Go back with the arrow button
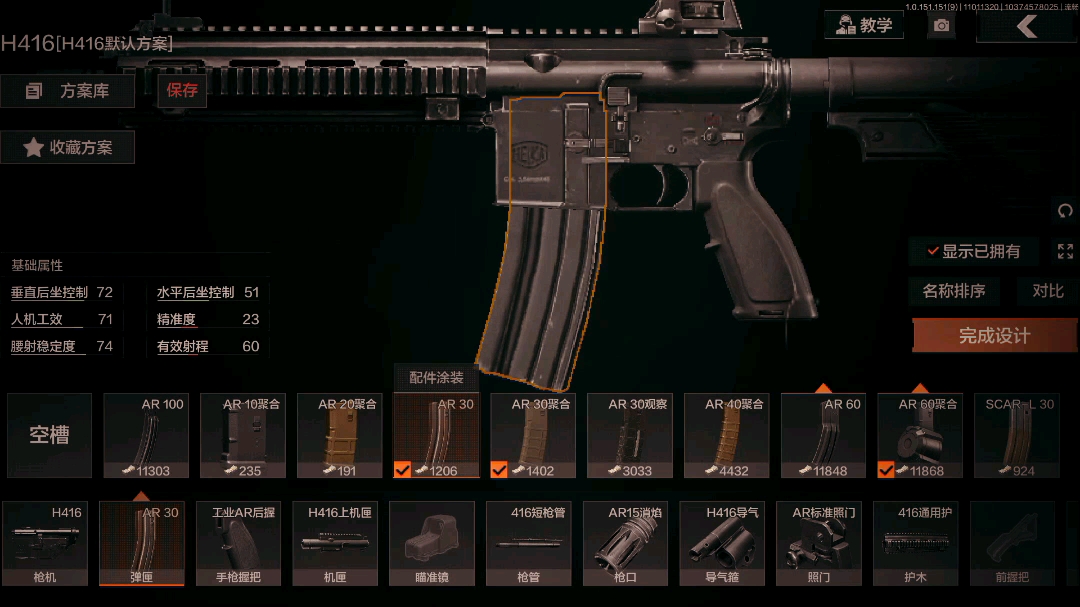The height and width of the screenshot is (607, 1080). pos(1026,27)
